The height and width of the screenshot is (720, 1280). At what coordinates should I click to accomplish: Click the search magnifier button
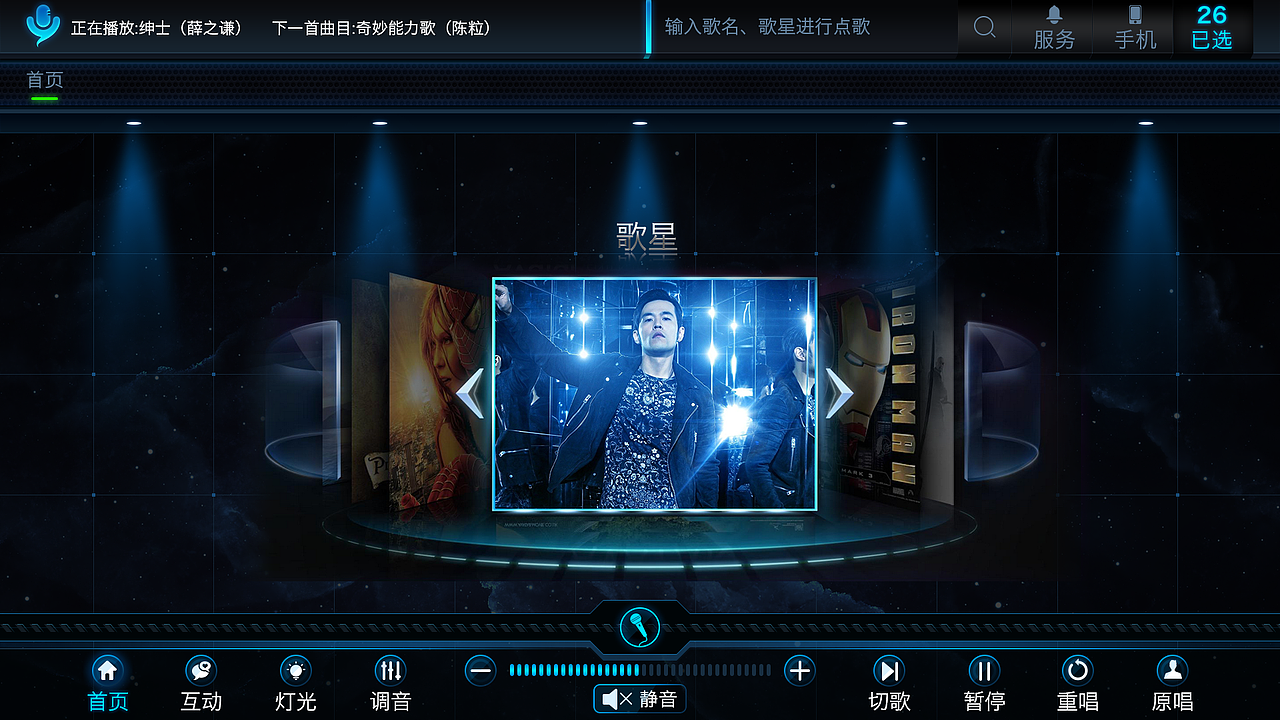click(984, 28)
